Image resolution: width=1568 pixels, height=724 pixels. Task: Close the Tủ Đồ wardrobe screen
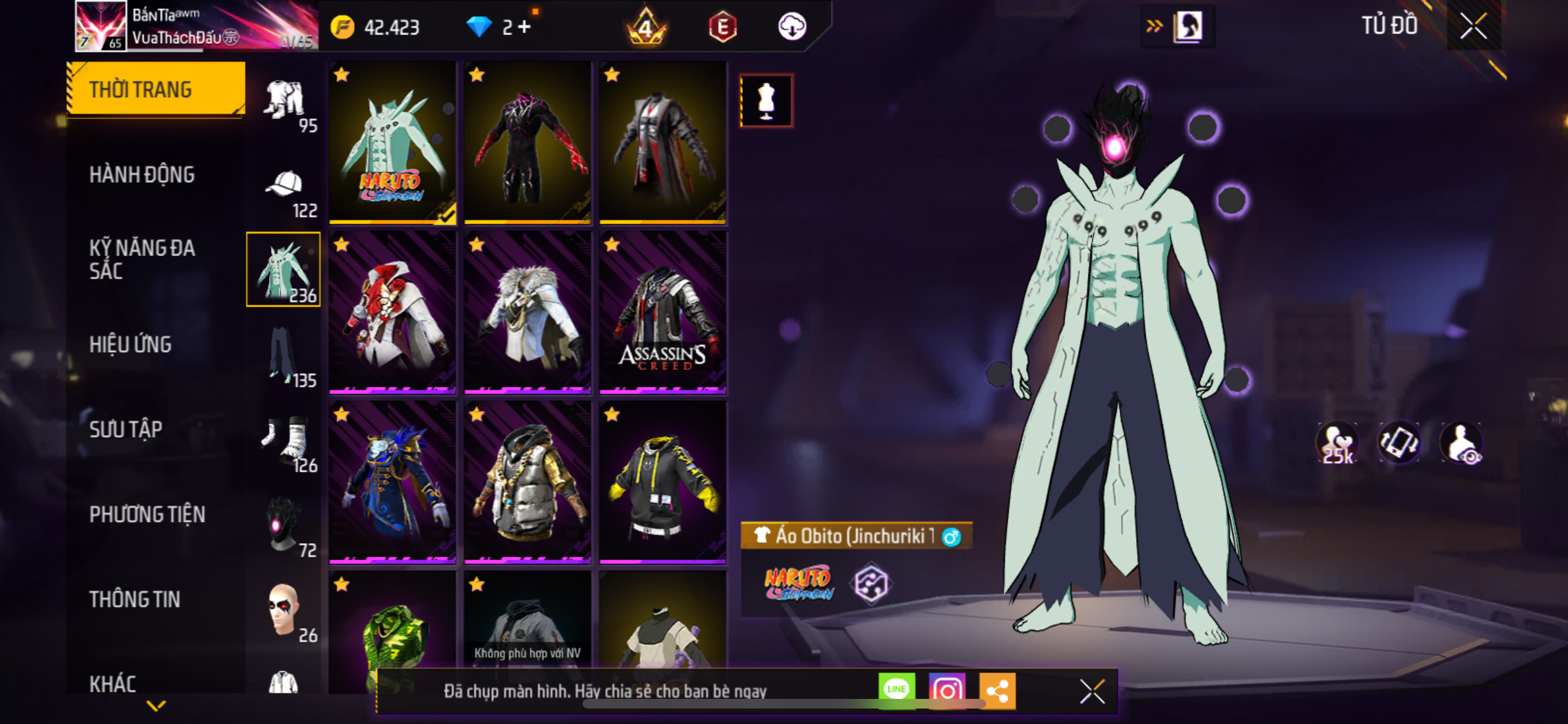[1473, 26]
